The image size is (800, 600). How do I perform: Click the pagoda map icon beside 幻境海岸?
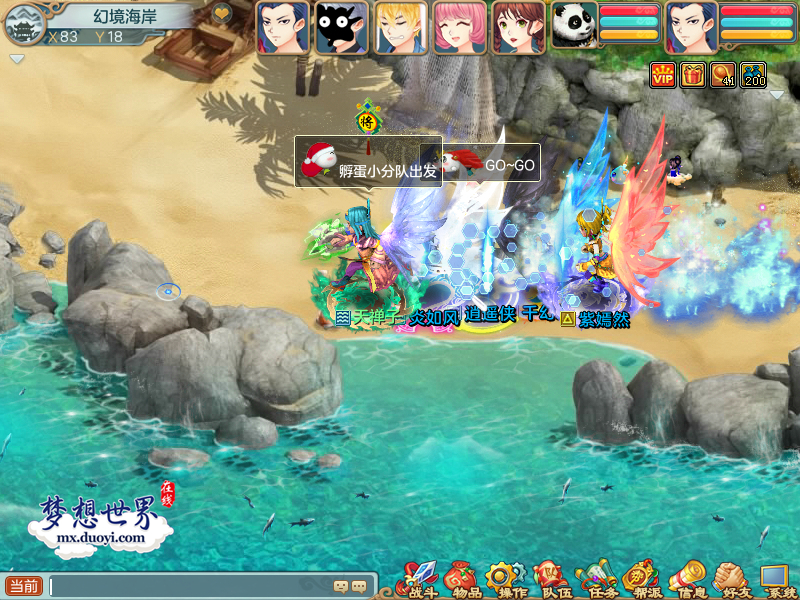click(x=20, y=24)
